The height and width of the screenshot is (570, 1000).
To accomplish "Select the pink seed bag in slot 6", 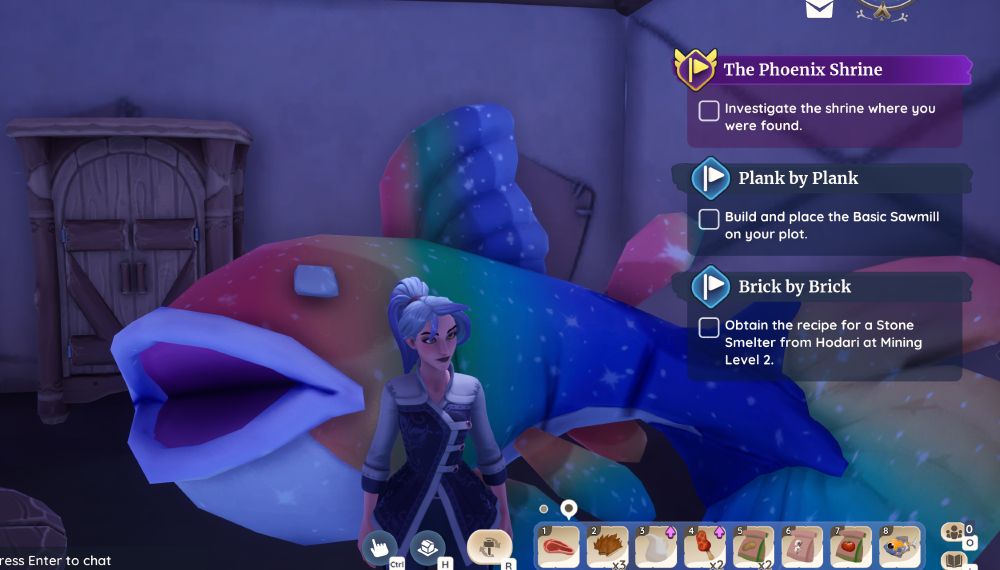I will tap(803, 547).
